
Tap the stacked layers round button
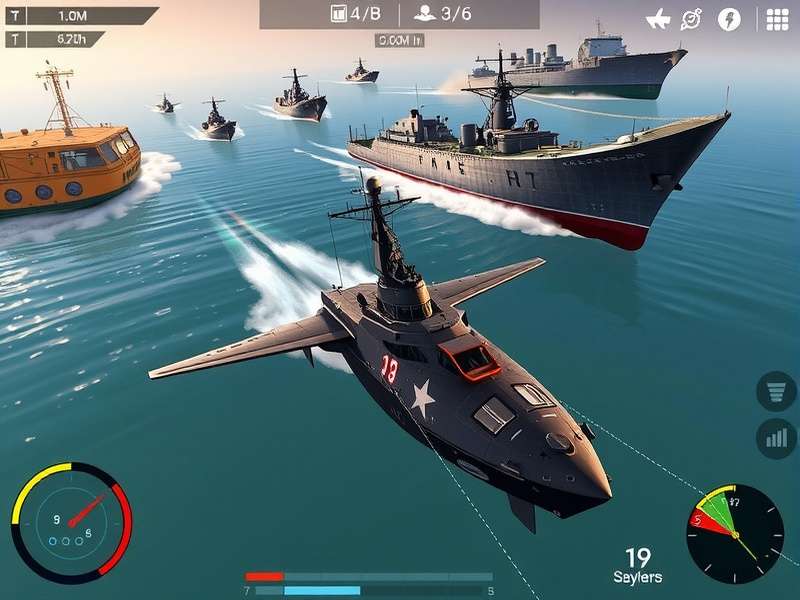[x=776, y=391]
